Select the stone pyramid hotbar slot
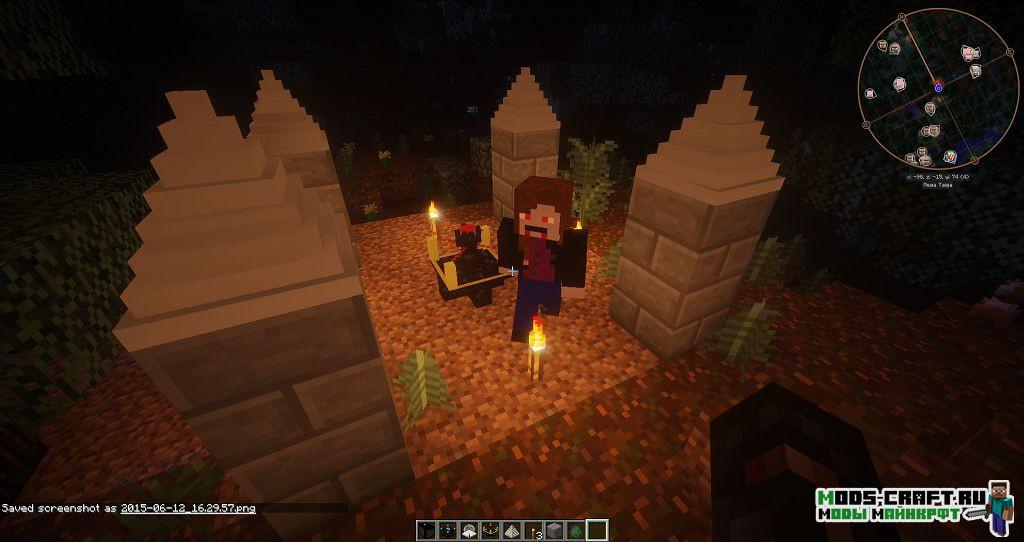This screenshot has width=1024, height=542. (513, 530)
